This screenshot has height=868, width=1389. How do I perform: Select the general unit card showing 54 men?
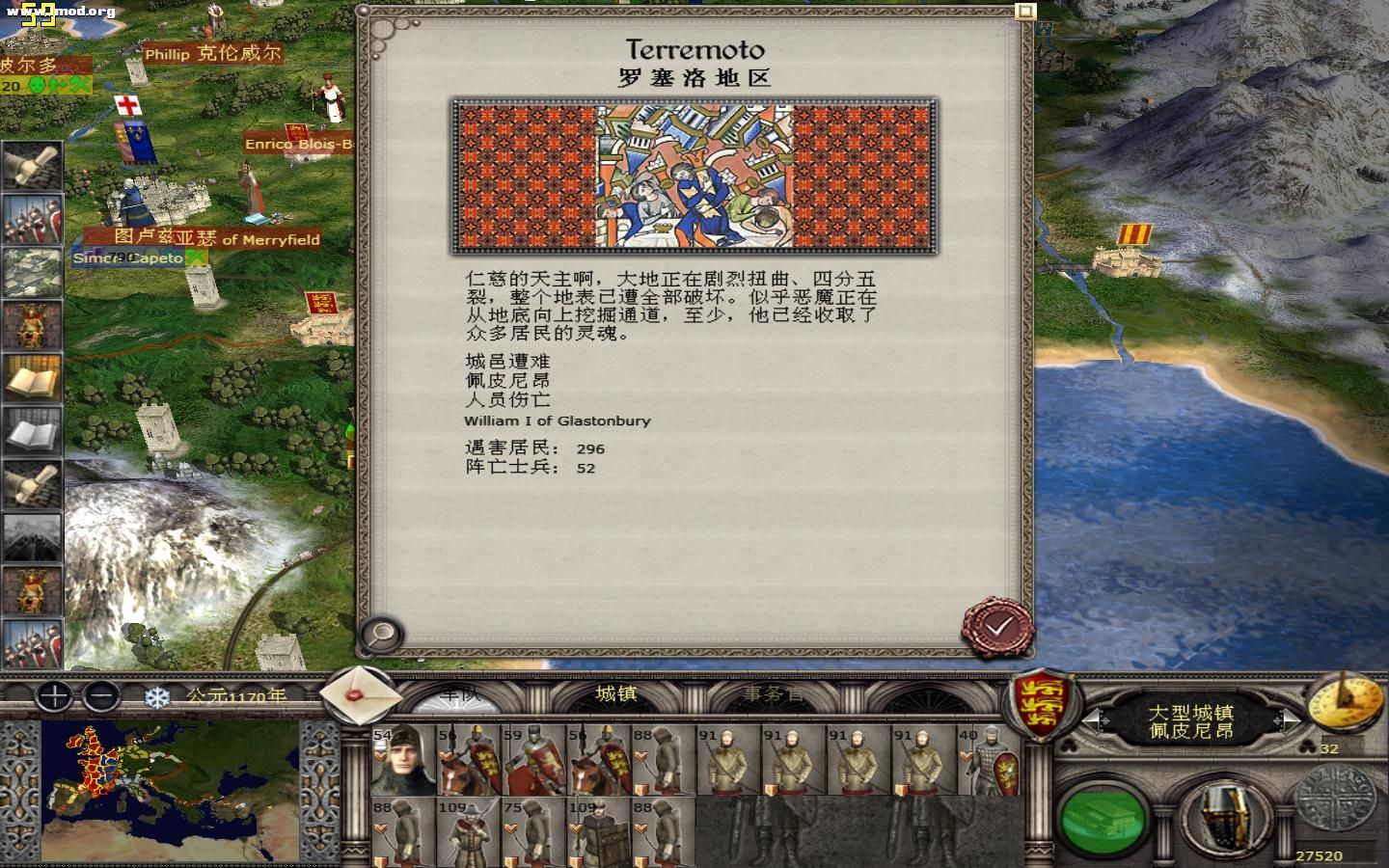click(x=400, y=762)
